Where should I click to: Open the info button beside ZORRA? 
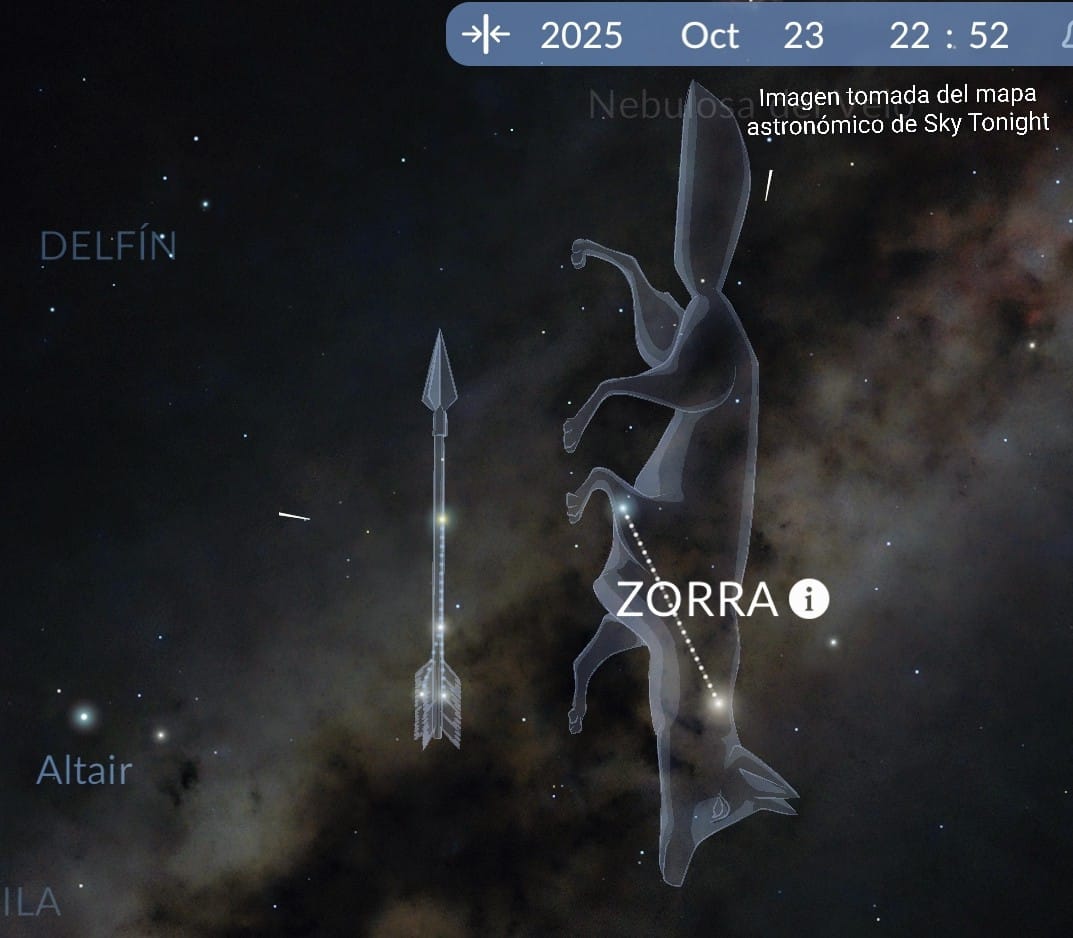point(808,599)
